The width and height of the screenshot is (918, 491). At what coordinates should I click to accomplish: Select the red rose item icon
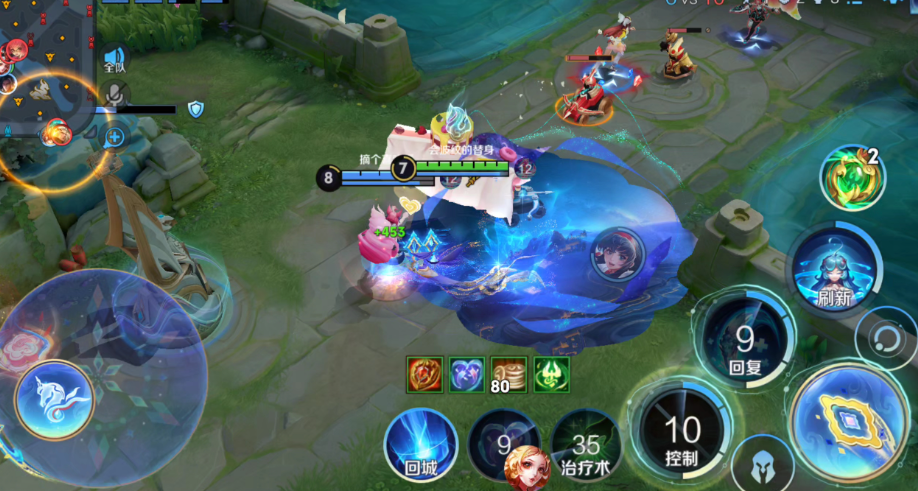pyautogui.click(x=424, y=374)
